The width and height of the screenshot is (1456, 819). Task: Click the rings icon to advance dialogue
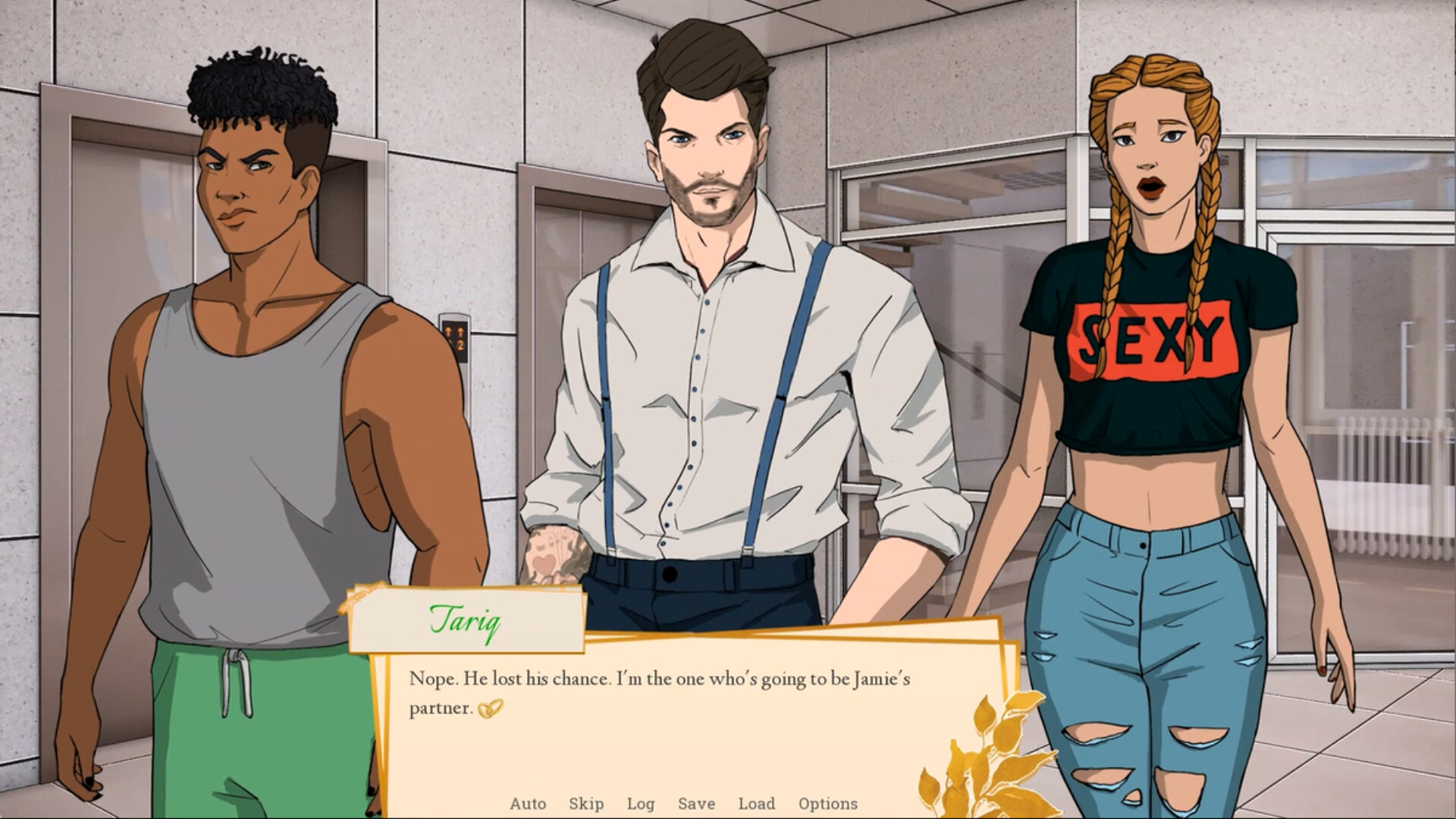coord(491,710)
